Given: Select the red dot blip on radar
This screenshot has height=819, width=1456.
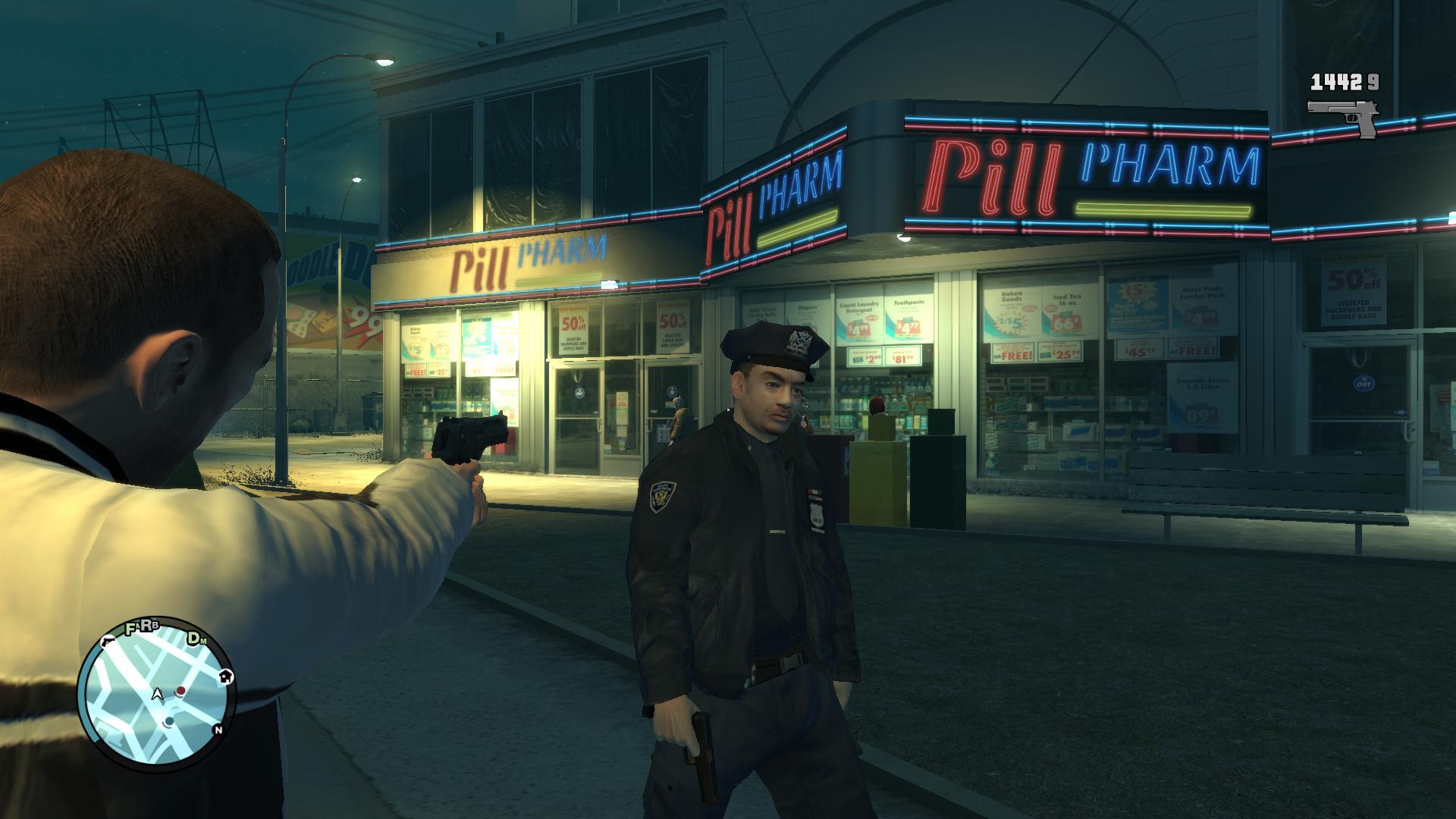Looking at the screenshot, I should (181, 691).
